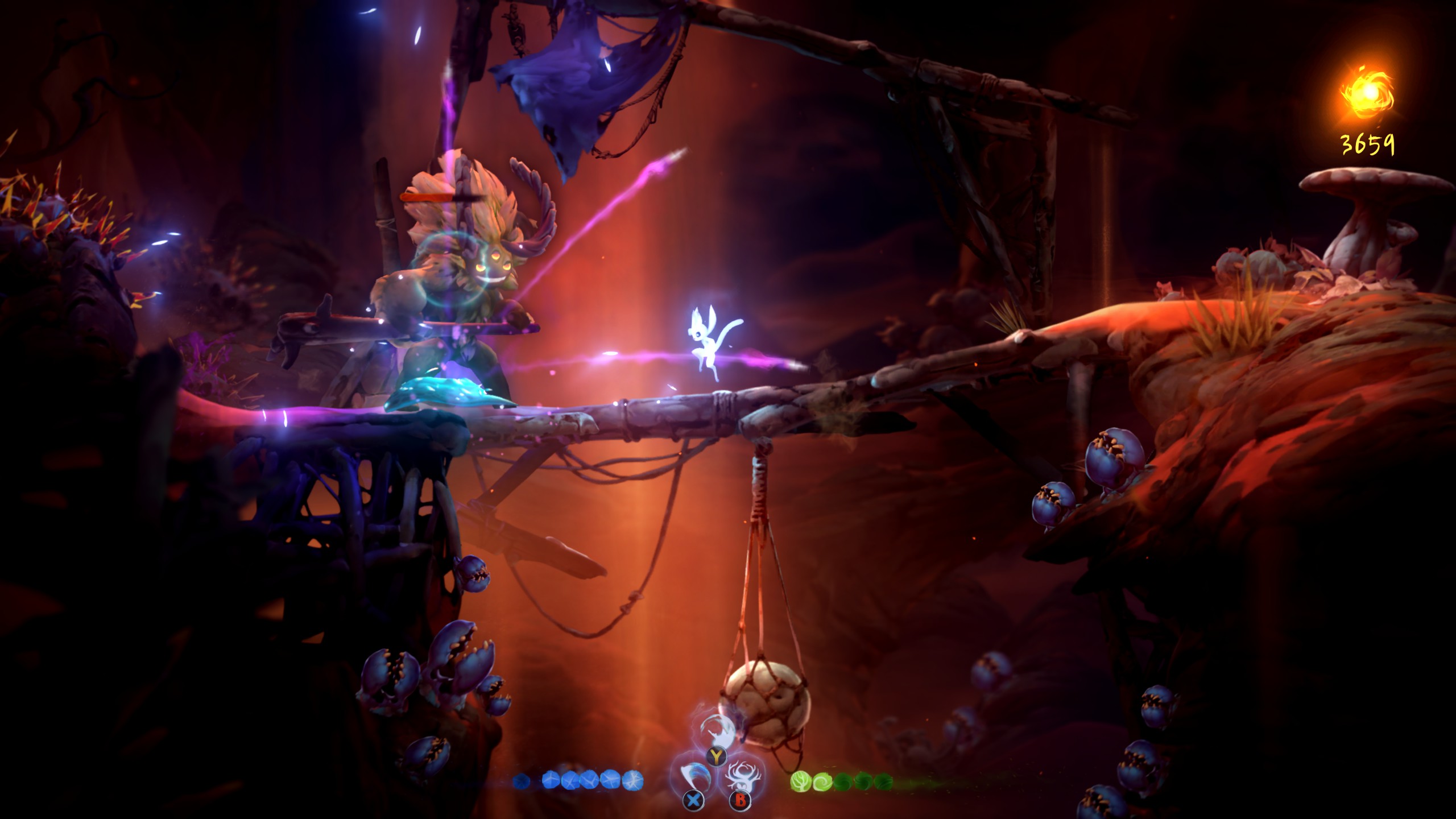Trigger the antlered creature ability
Image resolution: width=1456 pixels, height=819 pixels.
tap(741, 777)
